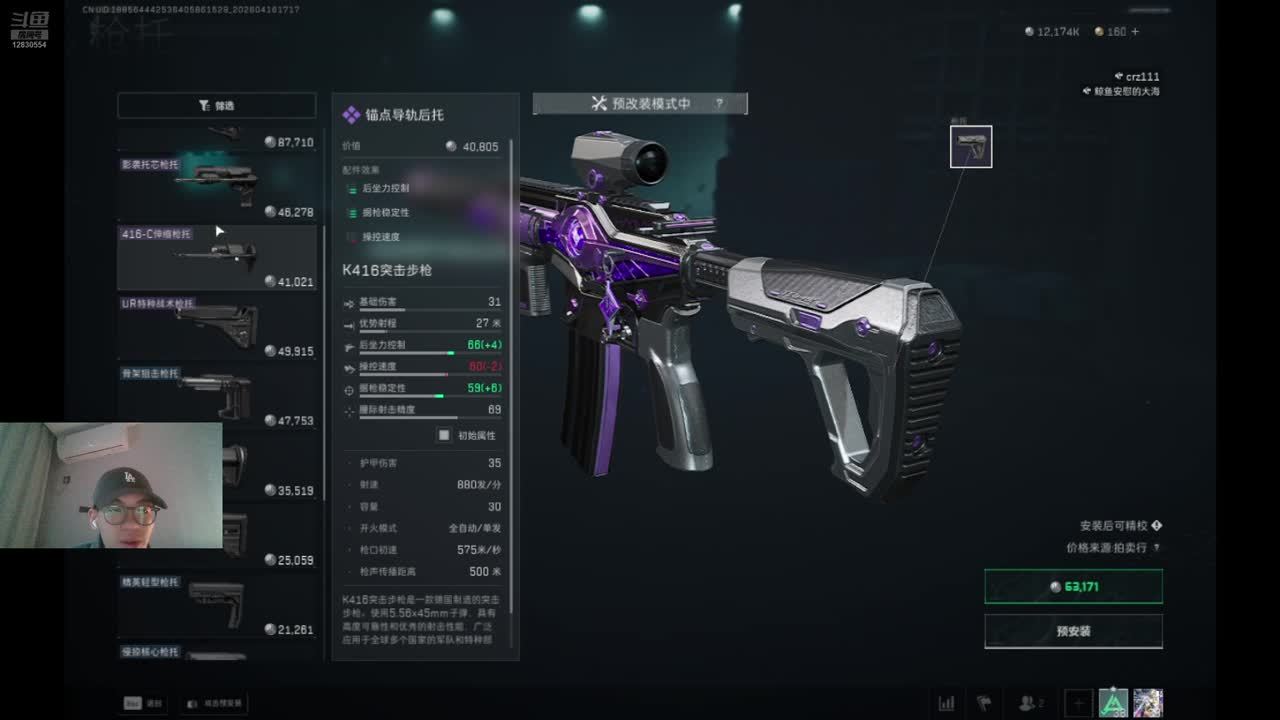Image resolution: width=1280 pixels, height=720 pixels.
Task: Choose the 416-C伸缩枪托 stock
Action: [217, 257]
